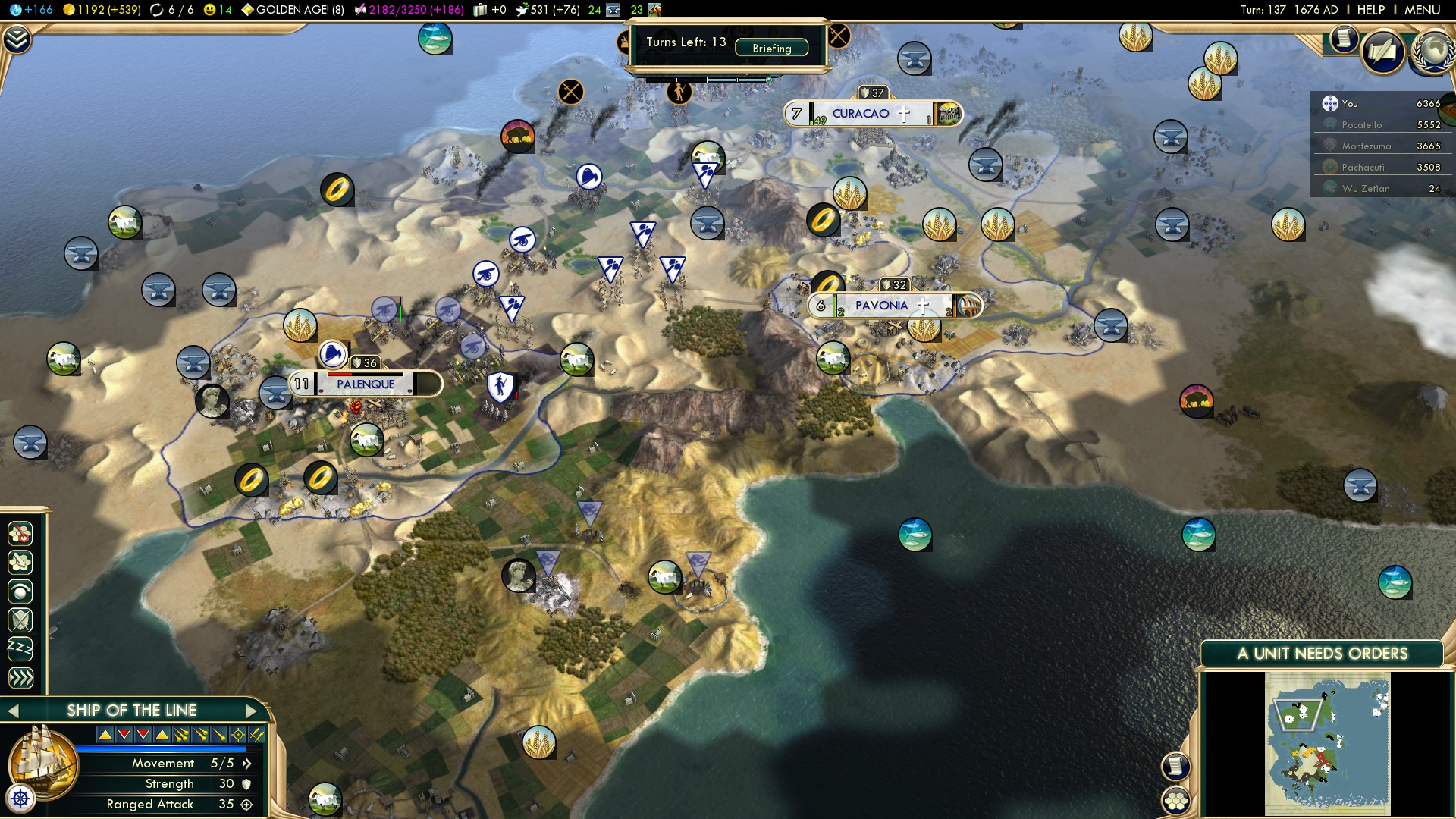1456x819 pixels.
Task: Click the ranged attack orb action icon
Action: click(20, 591)
